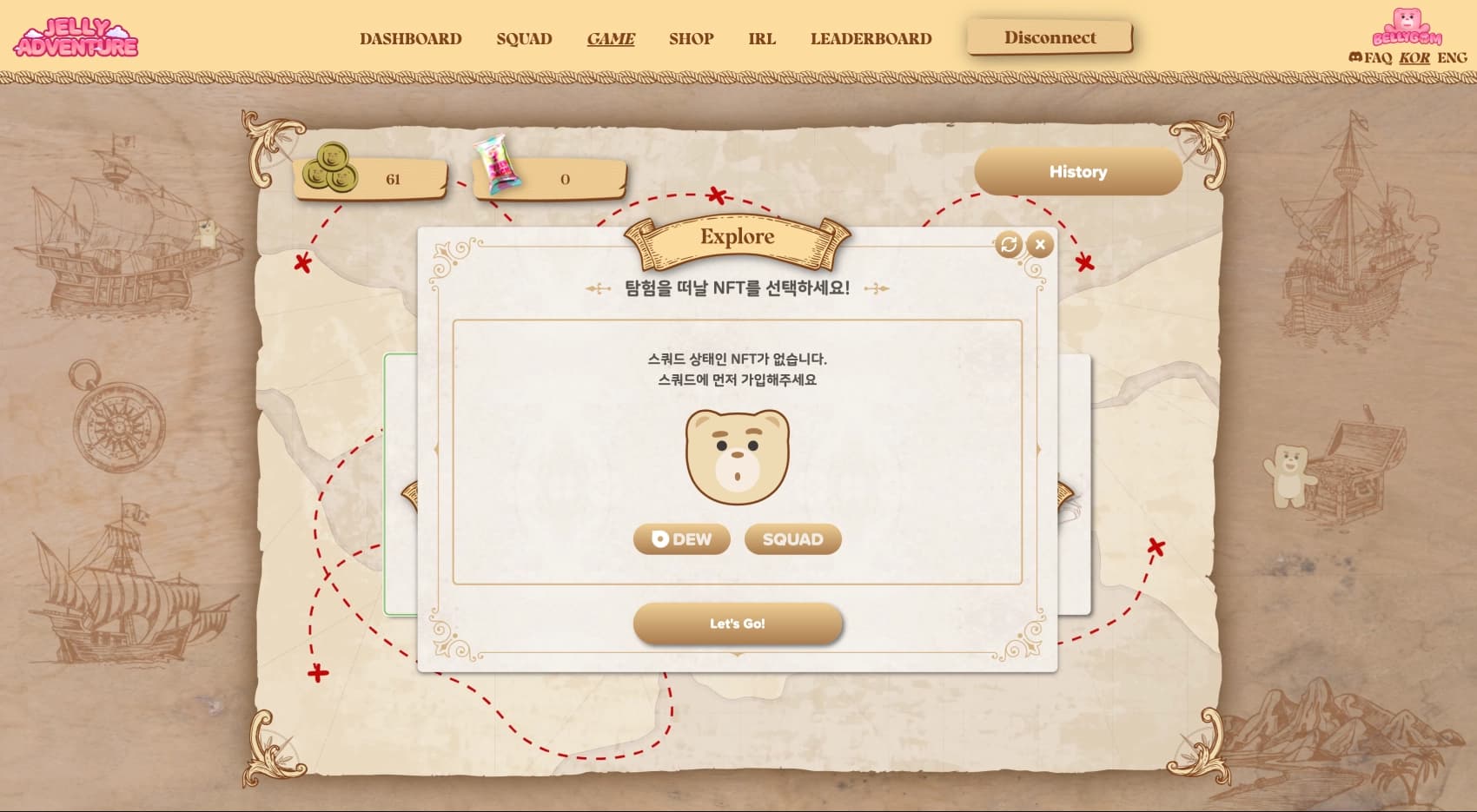Click the Bellygom bear icon top right

coord(1407,27)
